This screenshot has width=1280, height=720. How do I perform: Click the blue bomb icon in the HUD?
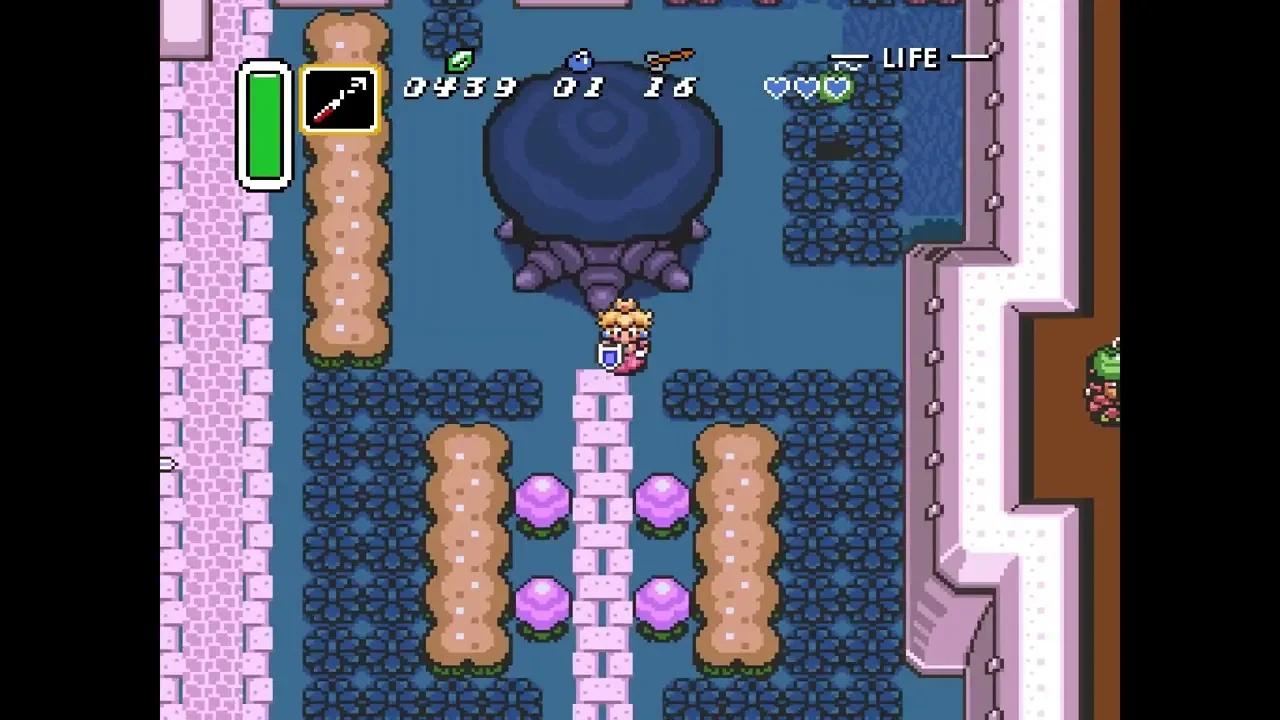click(x=578, y=60)
